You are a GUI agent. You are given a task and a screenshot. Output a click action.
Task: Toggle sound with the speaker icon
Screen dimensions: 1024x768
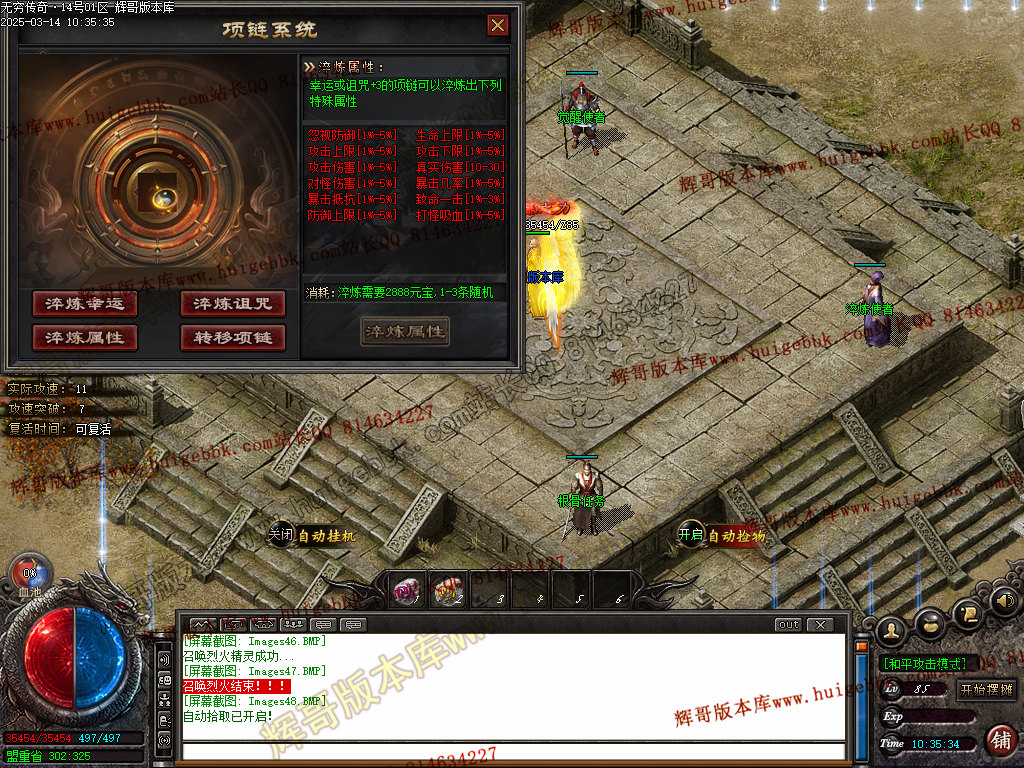coord(1004,602)
